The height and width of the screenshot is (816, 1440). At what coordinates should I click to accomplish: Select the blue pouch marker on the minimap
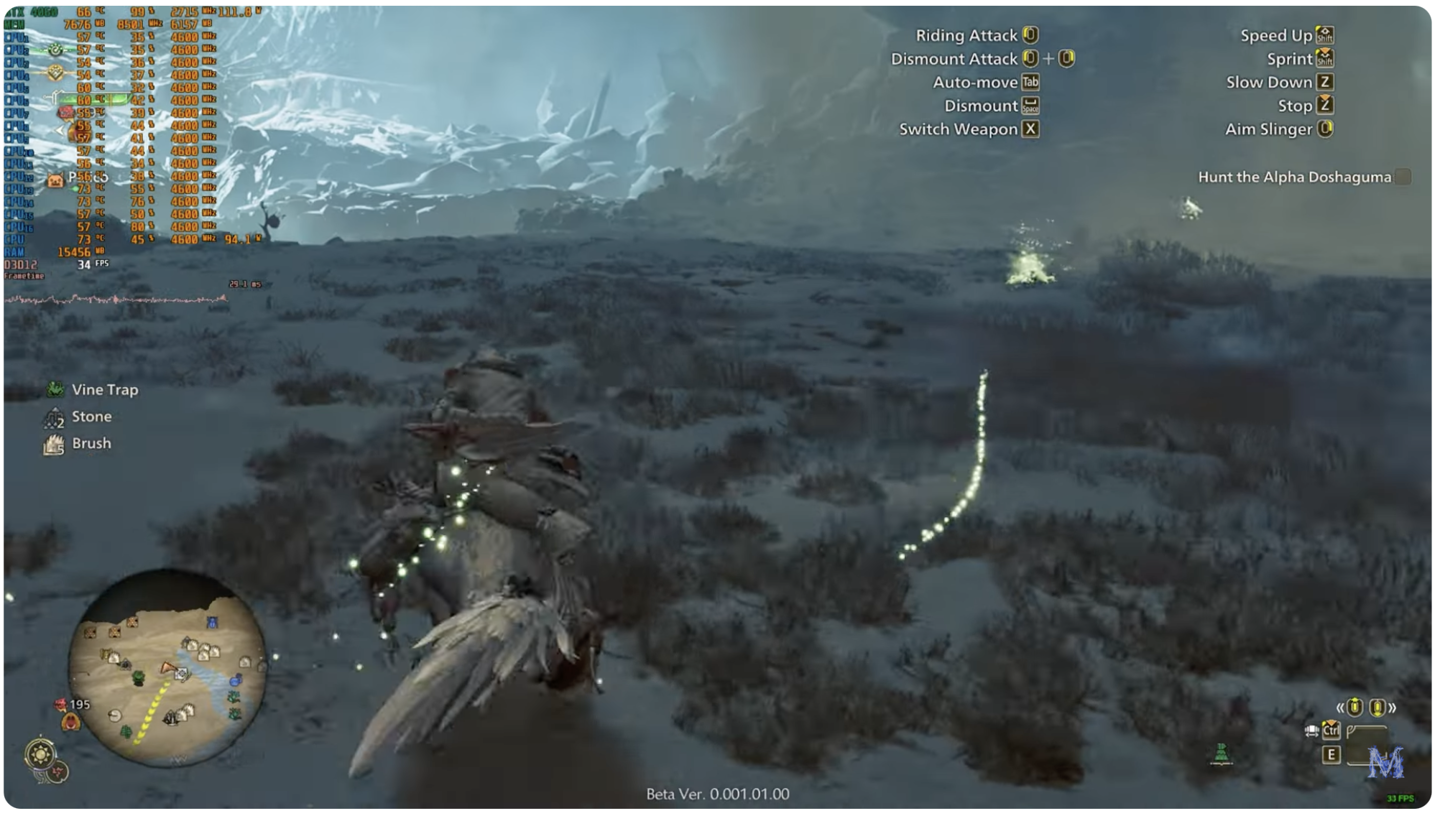pyautogui.click(x=235, y=681)
